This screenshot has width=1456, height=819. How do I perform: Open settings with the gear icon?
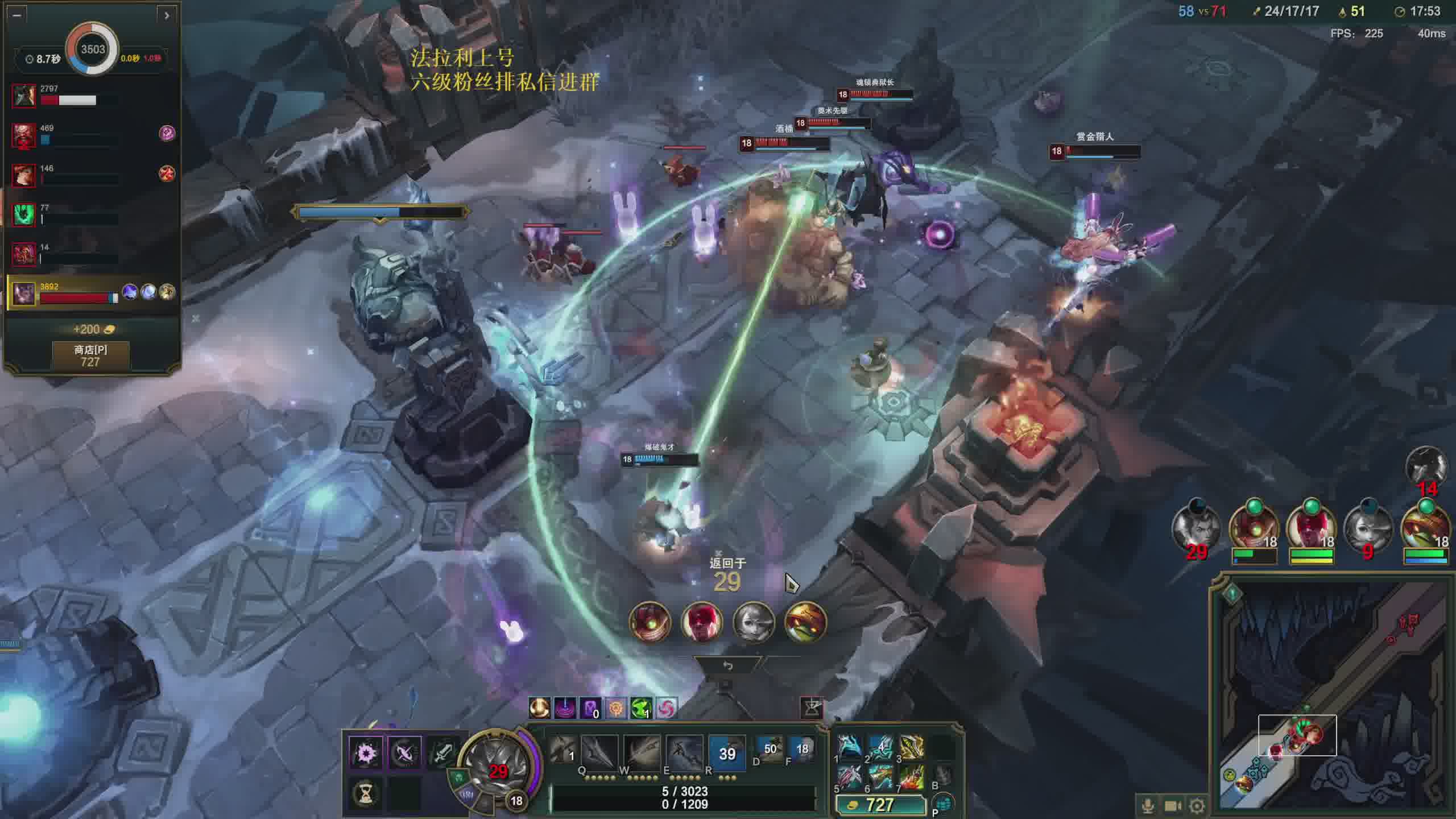(1197, 806)
